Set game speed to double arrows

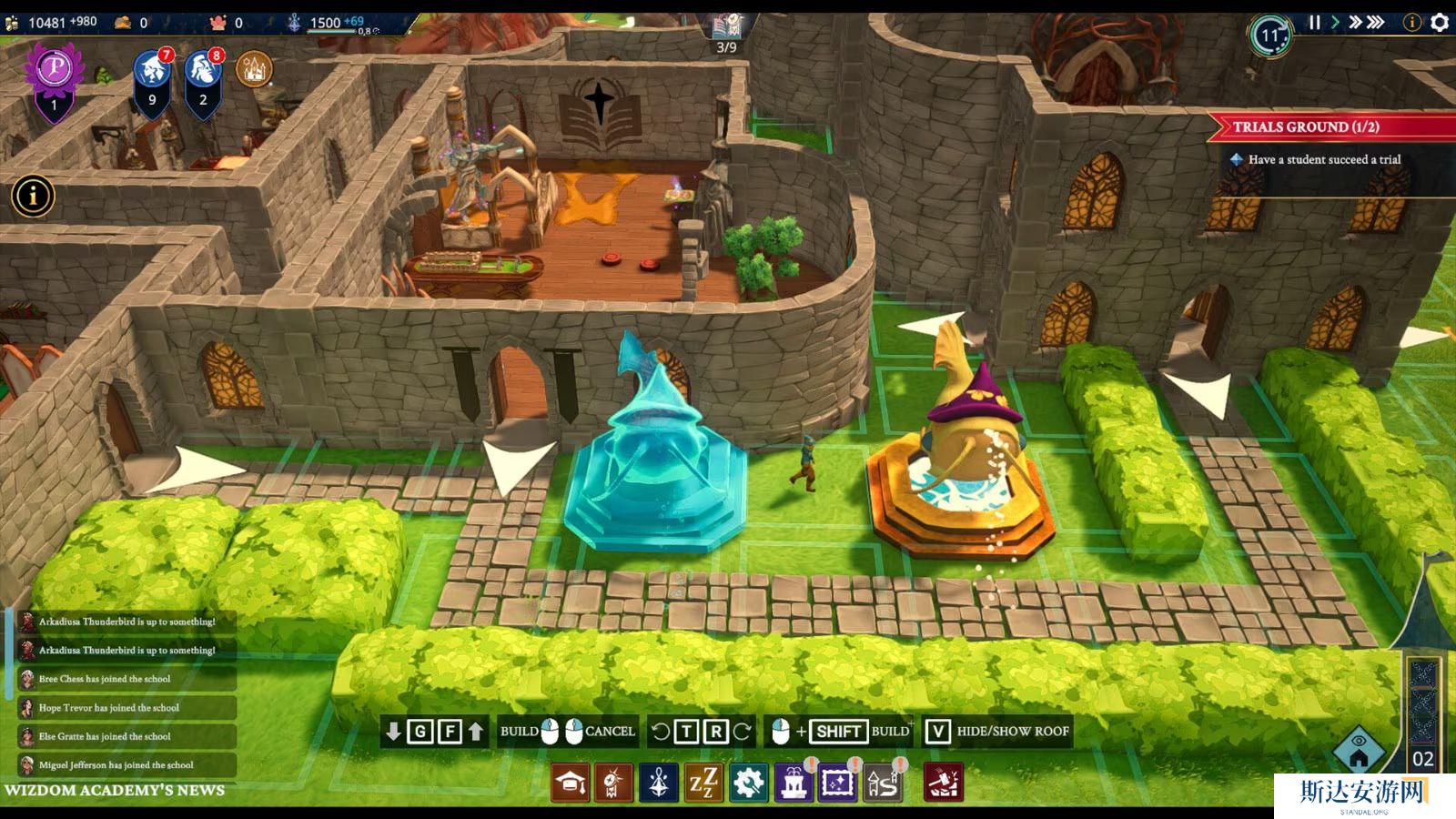coord(1355,23)
